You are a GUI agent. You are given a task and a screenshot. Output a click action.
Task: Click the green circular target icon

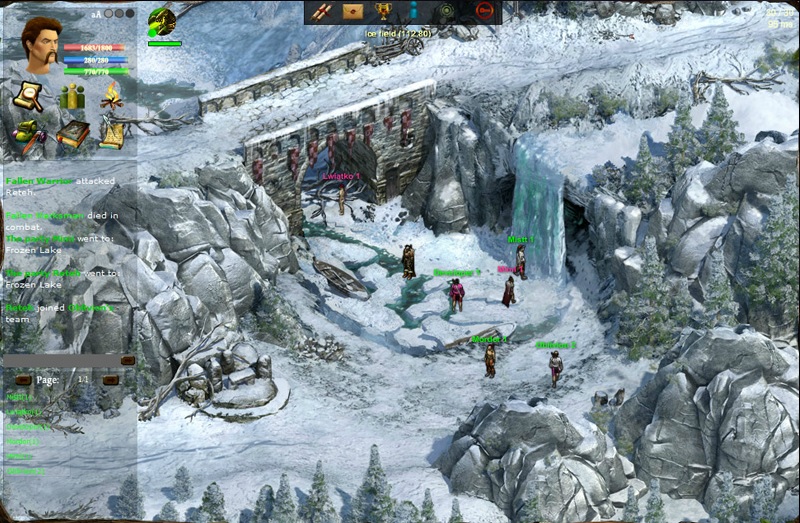tap(447, 11)
